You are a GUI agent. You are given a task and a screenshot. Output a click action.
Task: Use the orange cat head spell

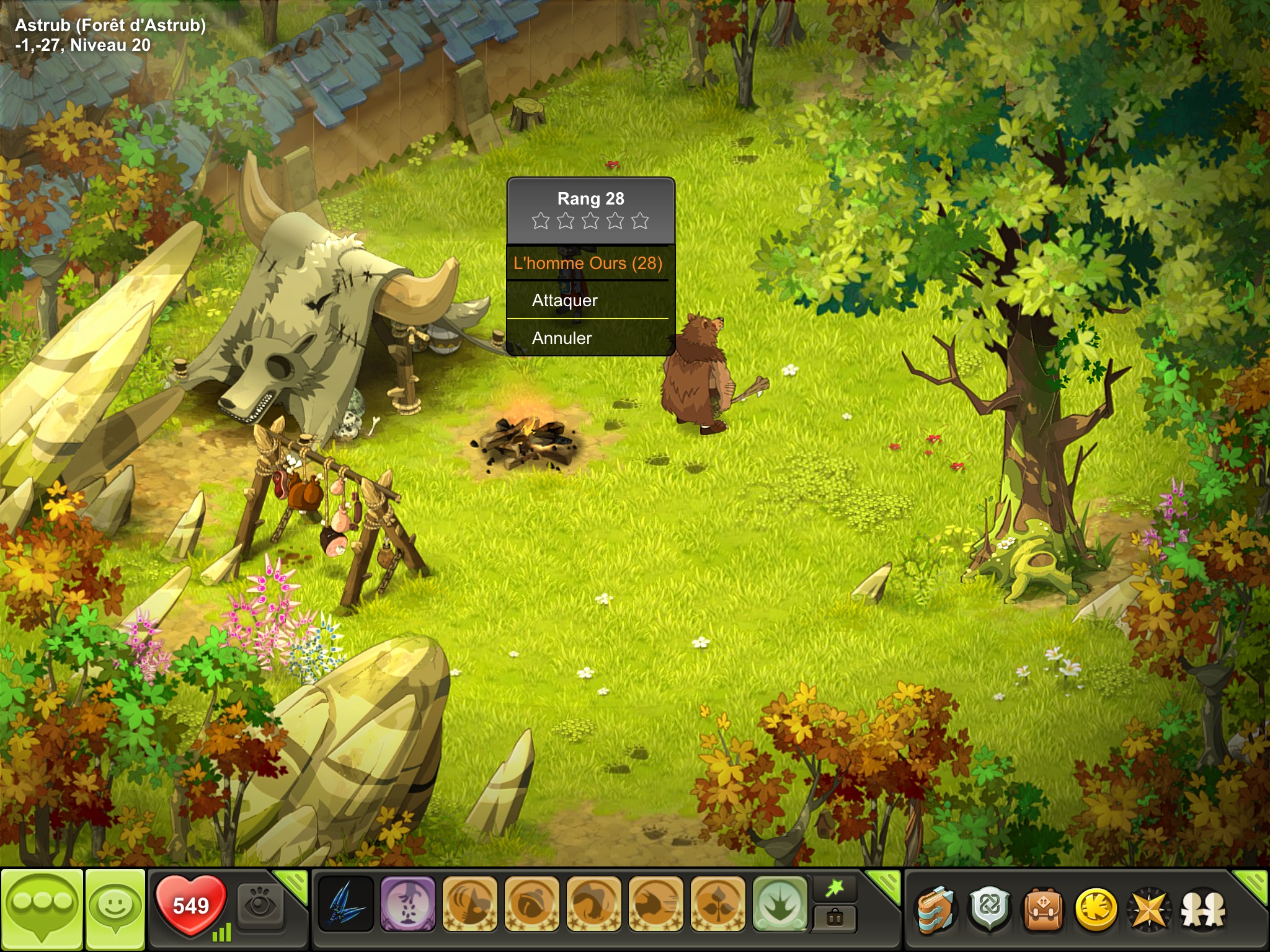(x=469, y=904)
